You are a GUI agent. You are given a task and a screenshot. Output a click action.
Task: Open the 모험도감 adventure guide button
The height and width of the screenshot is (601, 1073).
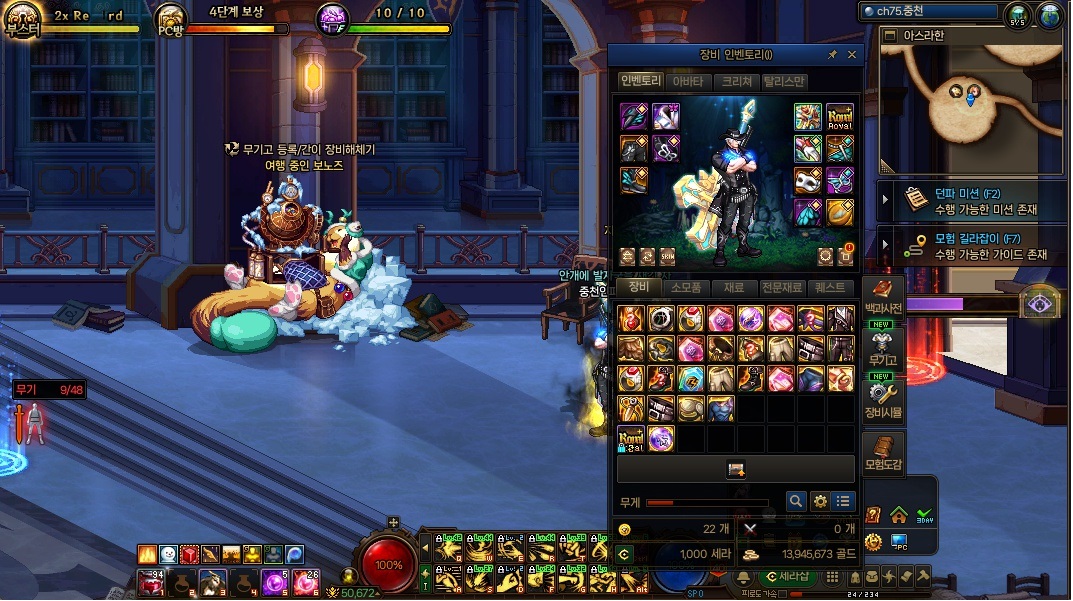(883, 454)
